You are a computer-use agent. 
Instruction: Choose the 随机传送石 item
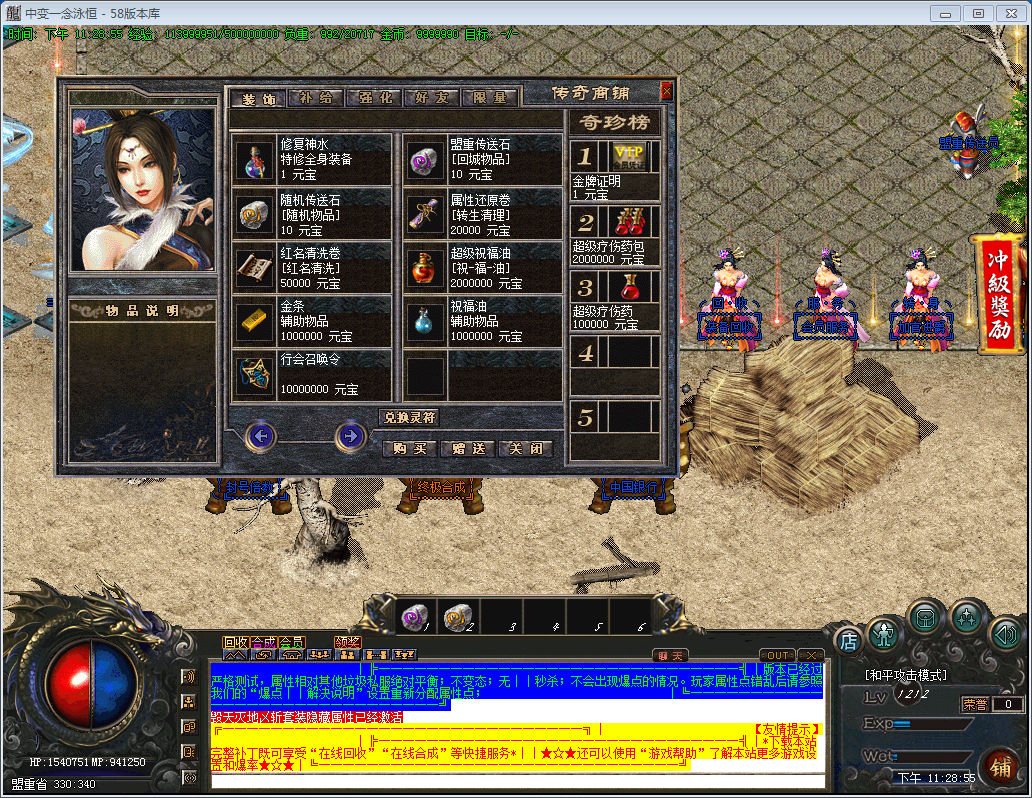click(x=312, y=214)
